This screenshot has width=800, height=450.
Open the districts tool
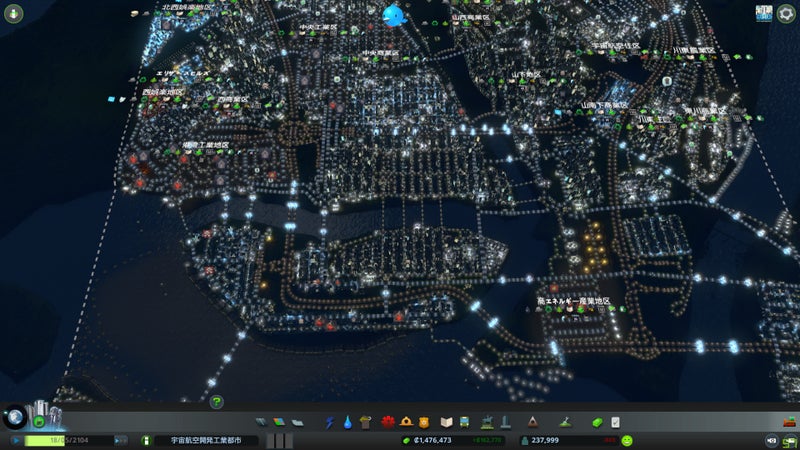(297, 422)
